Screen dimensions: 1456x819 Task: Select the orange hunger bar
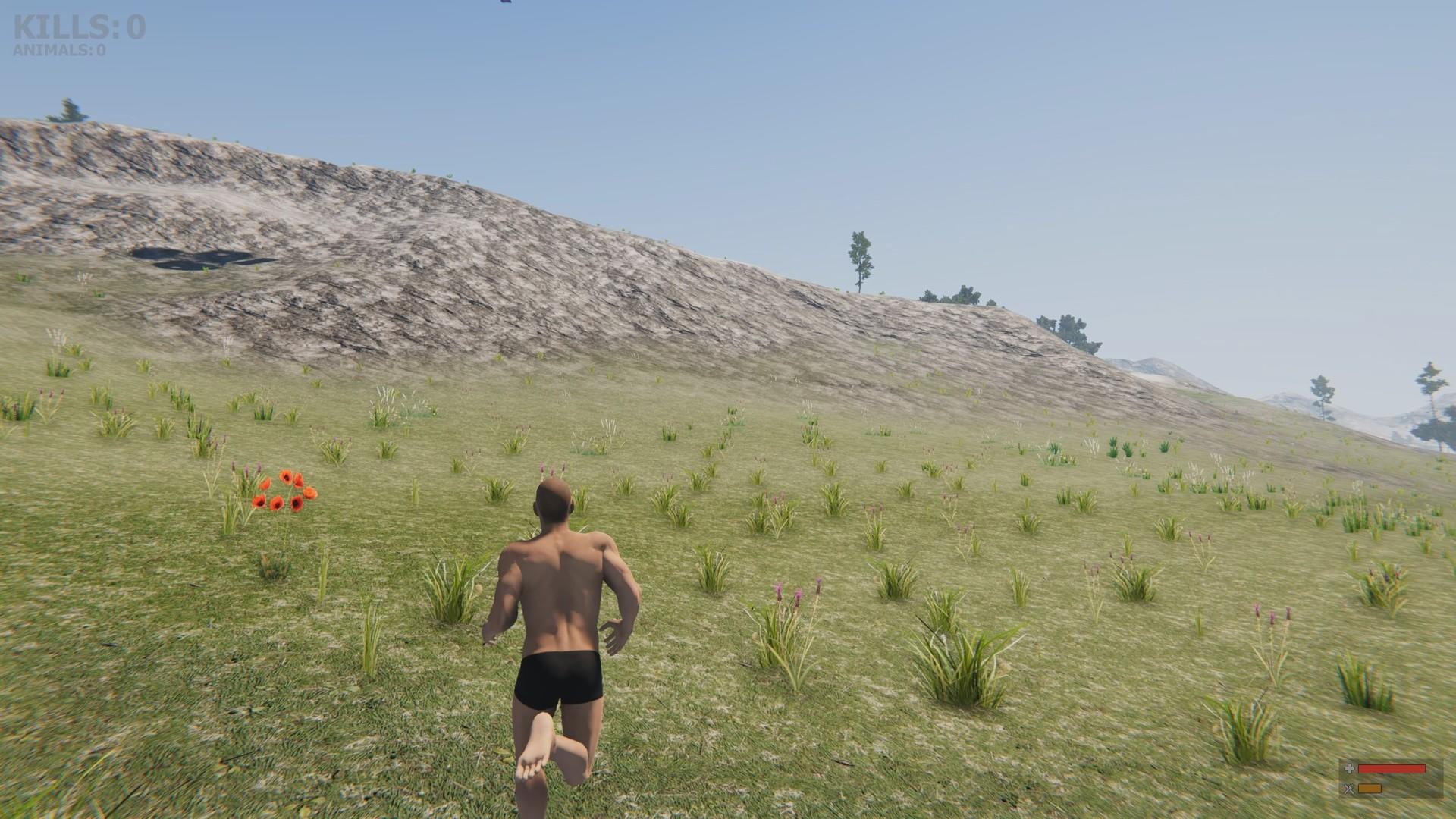point(1370,789)
